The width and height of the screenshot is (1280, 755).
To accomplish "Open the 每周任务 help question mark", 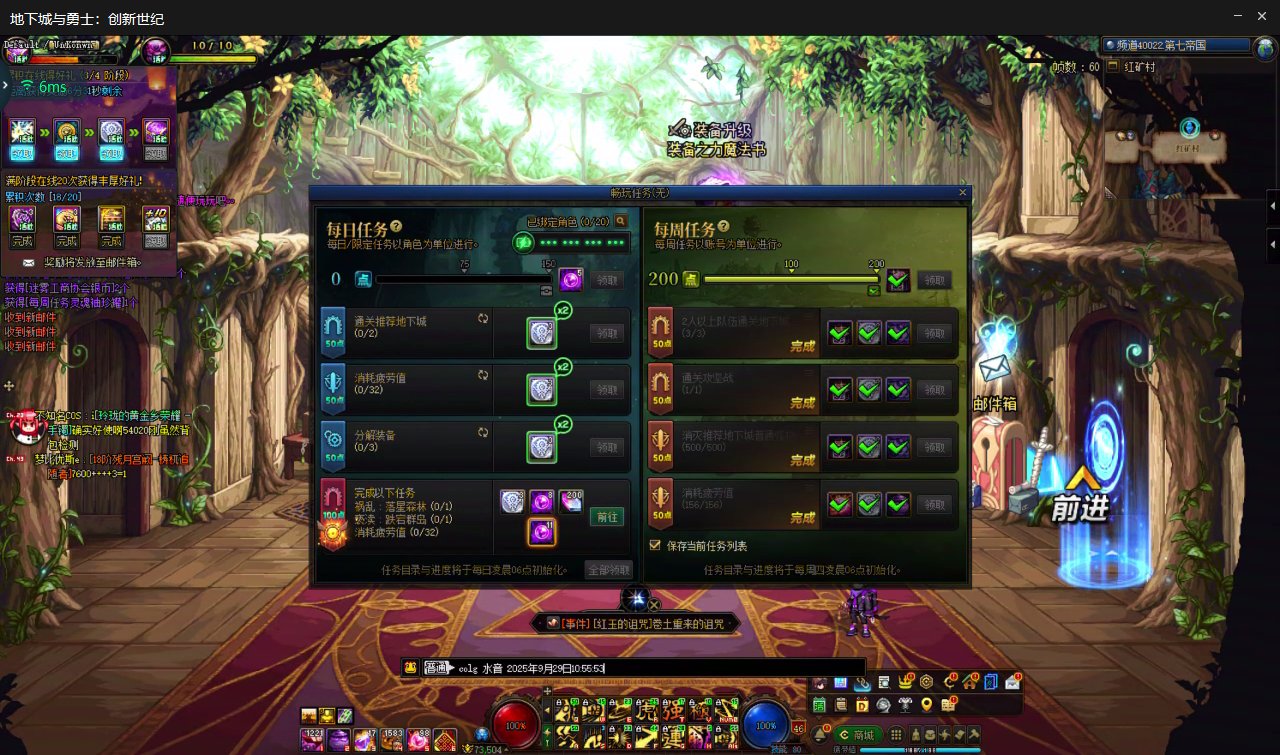I will pyautogui.click(x=723, y=227).
